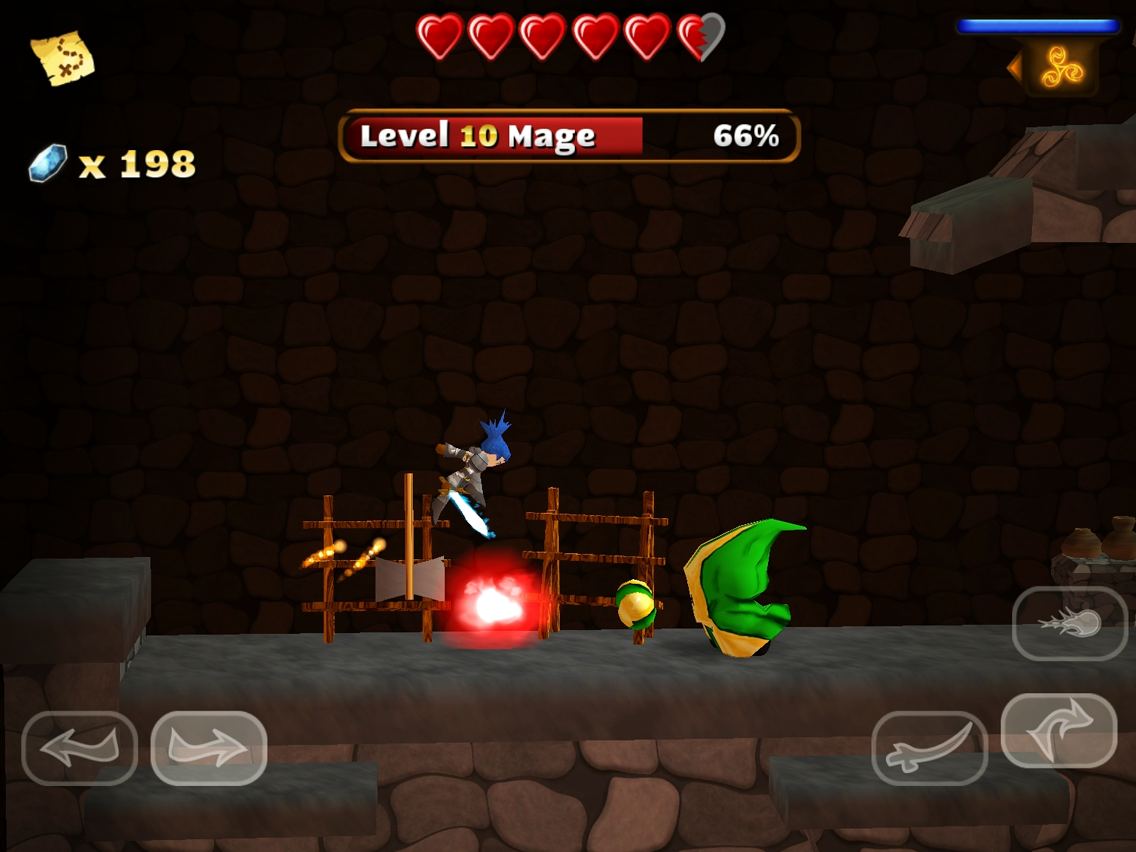Select the triskelion magic spell icon
The height and width of the screenshot is (852, 1136).
tap(1061, 66)
